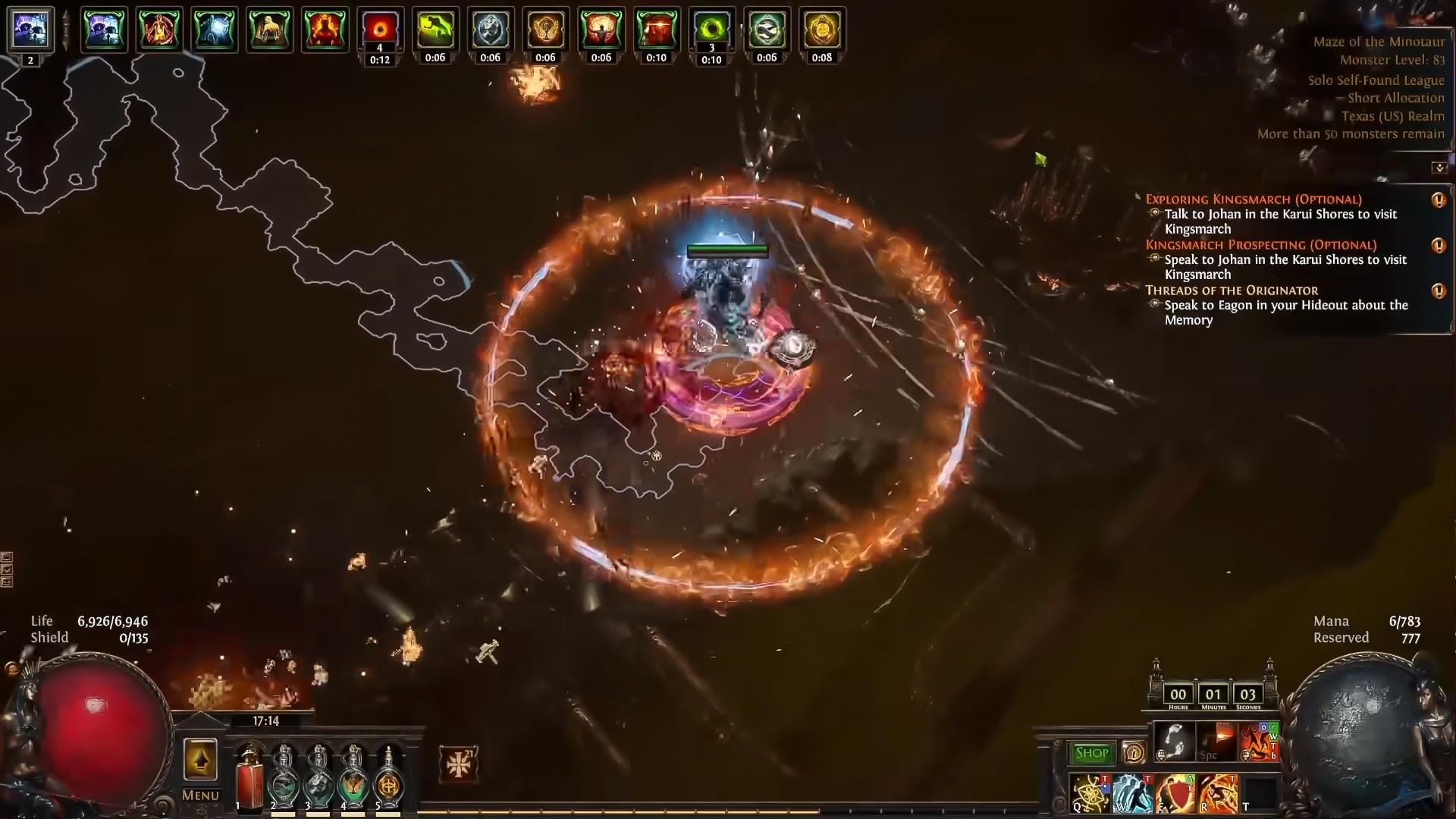Use the green-winged flask in slot 4

[x=353, y=779]
